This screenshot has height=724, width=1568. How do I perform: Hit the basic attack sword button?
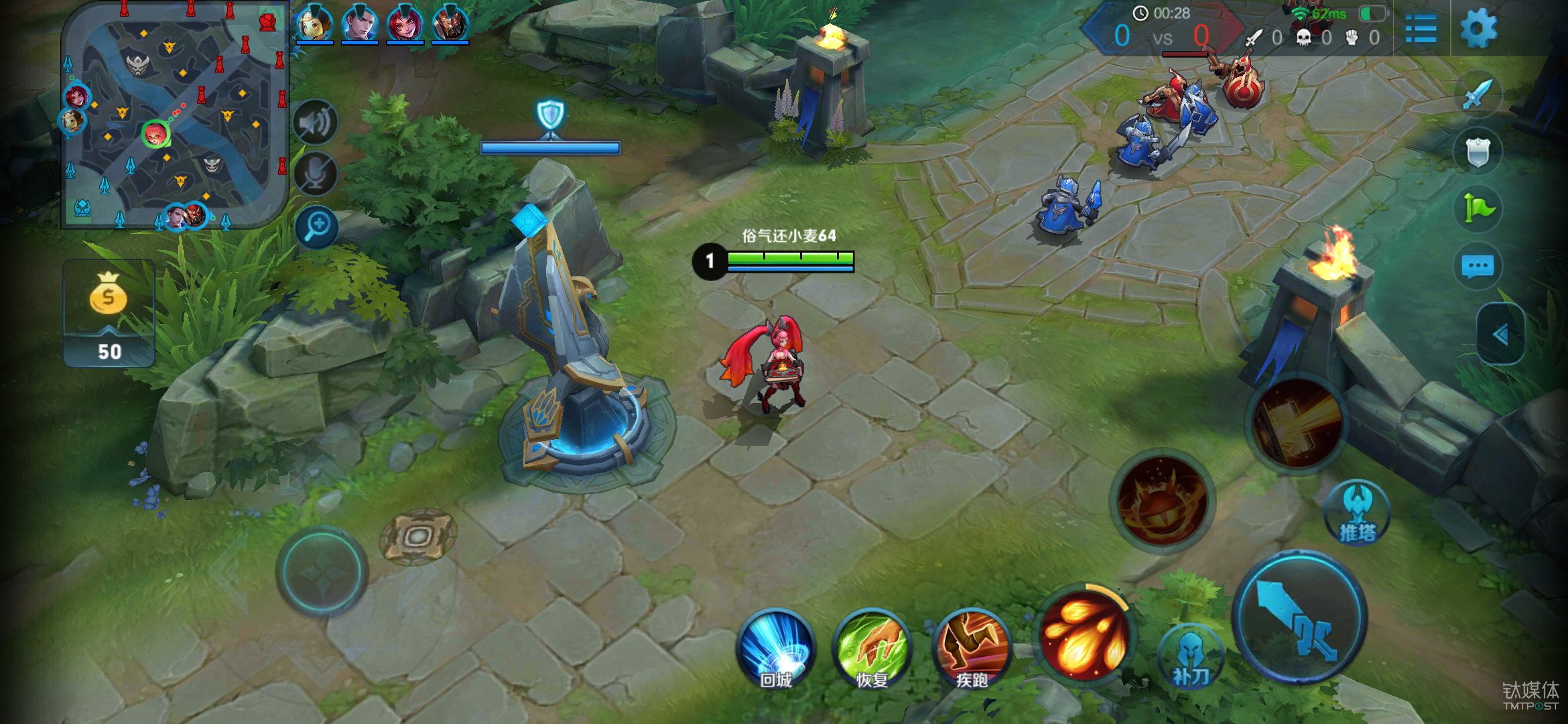point(1299,617)
